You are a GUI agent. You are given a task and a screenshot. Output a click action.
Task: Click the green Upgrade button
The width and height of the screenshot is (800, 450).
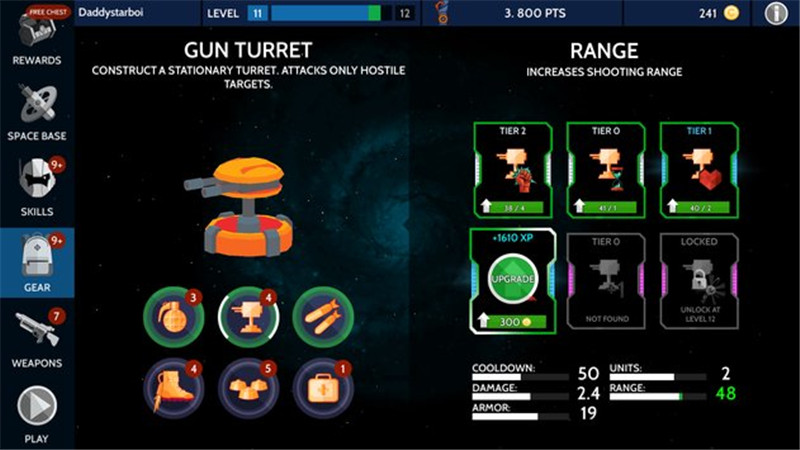pyautogui.click(x=510, y=280)
